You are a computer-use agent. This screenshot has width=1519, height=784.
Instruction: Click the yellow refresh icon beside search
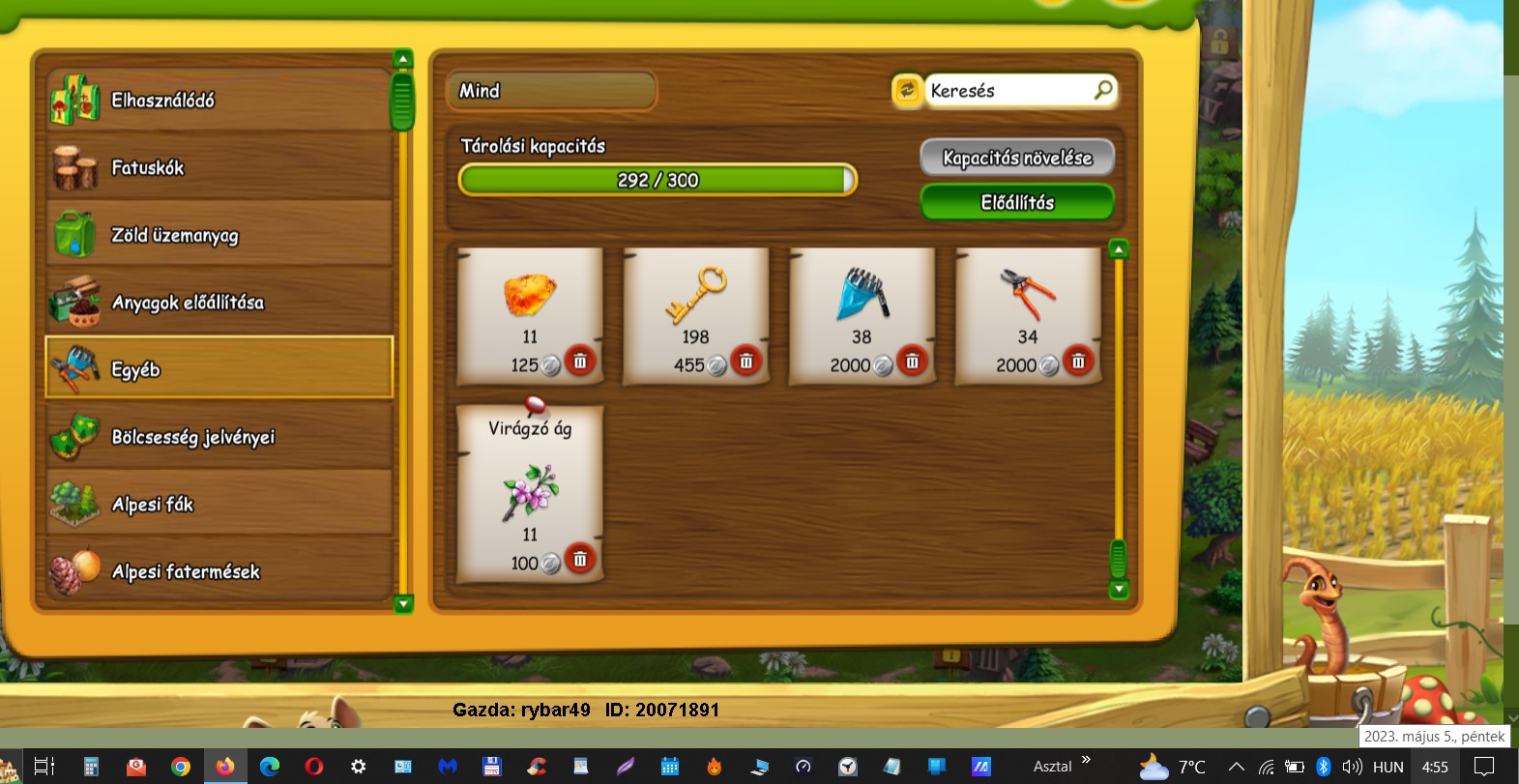[907, 90]
